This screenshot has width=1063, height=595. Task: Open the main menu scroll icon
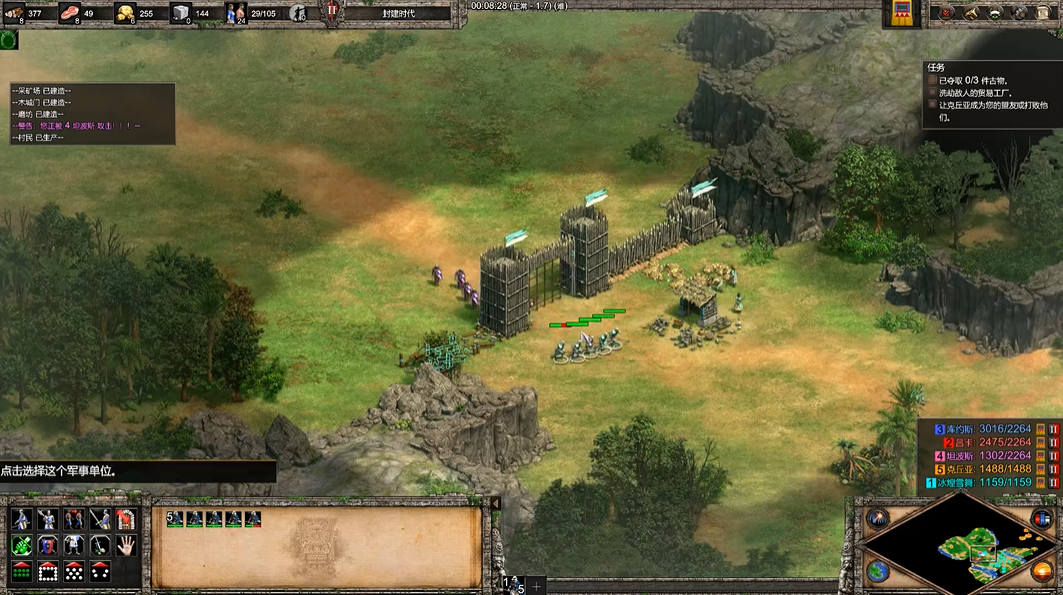point(1044,12)
